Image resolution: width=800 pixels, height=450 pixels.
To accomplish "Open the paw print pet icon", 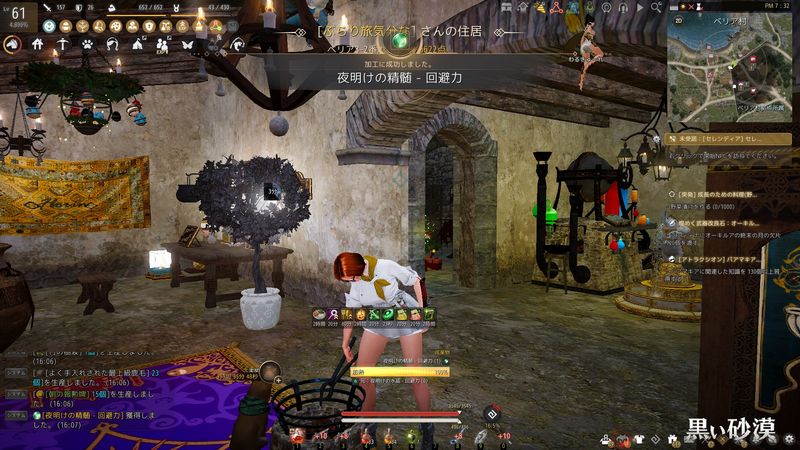I will (88, 44).
